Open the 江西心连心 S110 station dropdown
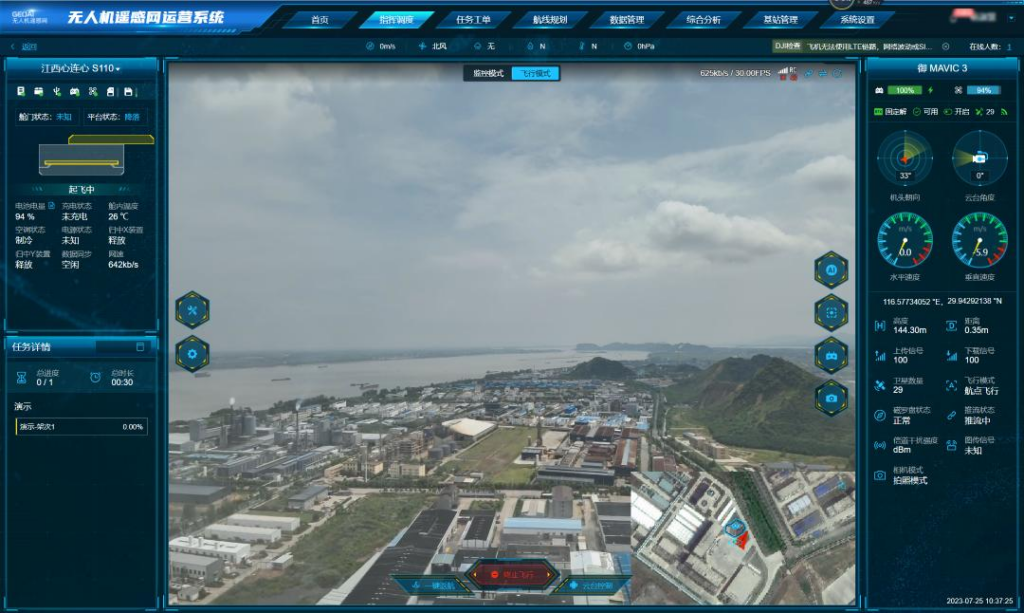This screenshot has width=1024, height=613. 81,69
